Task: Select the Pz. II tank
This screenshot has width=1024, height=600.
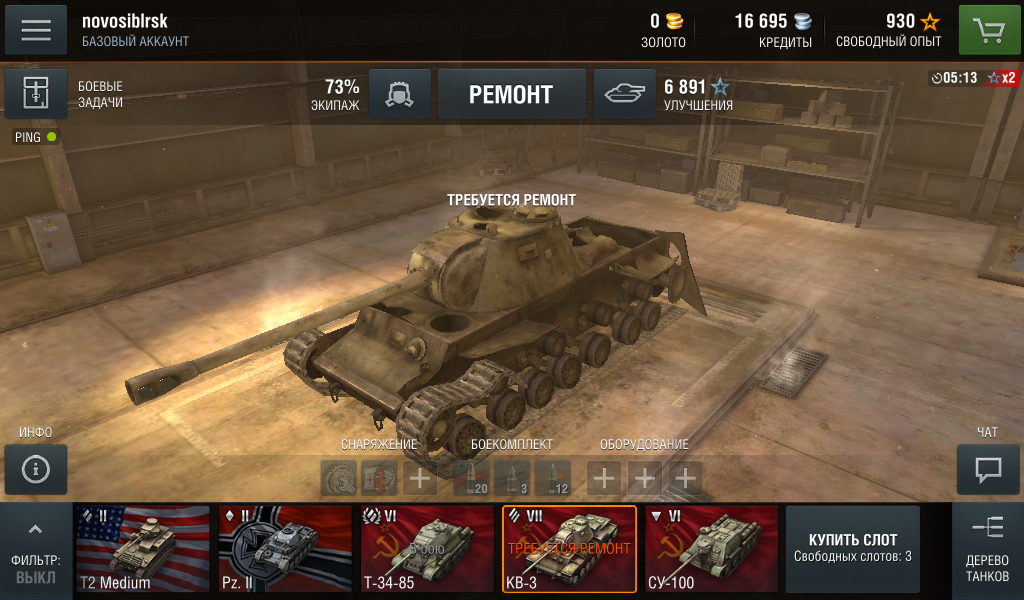Action: coord(285,550)
